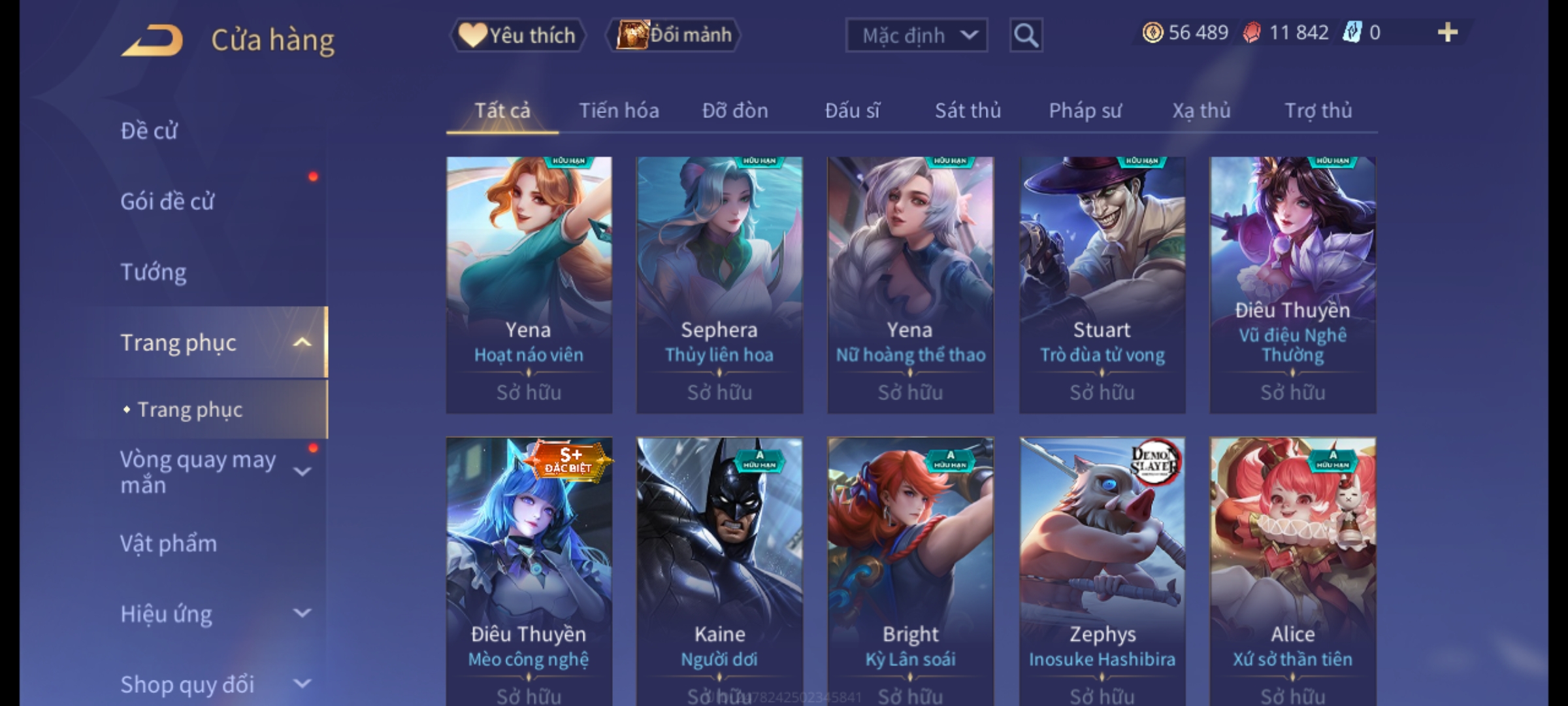The image size is (1568, 706).
Task: Show the Sát thủ skins tab
Action: [x=968, y=110]
